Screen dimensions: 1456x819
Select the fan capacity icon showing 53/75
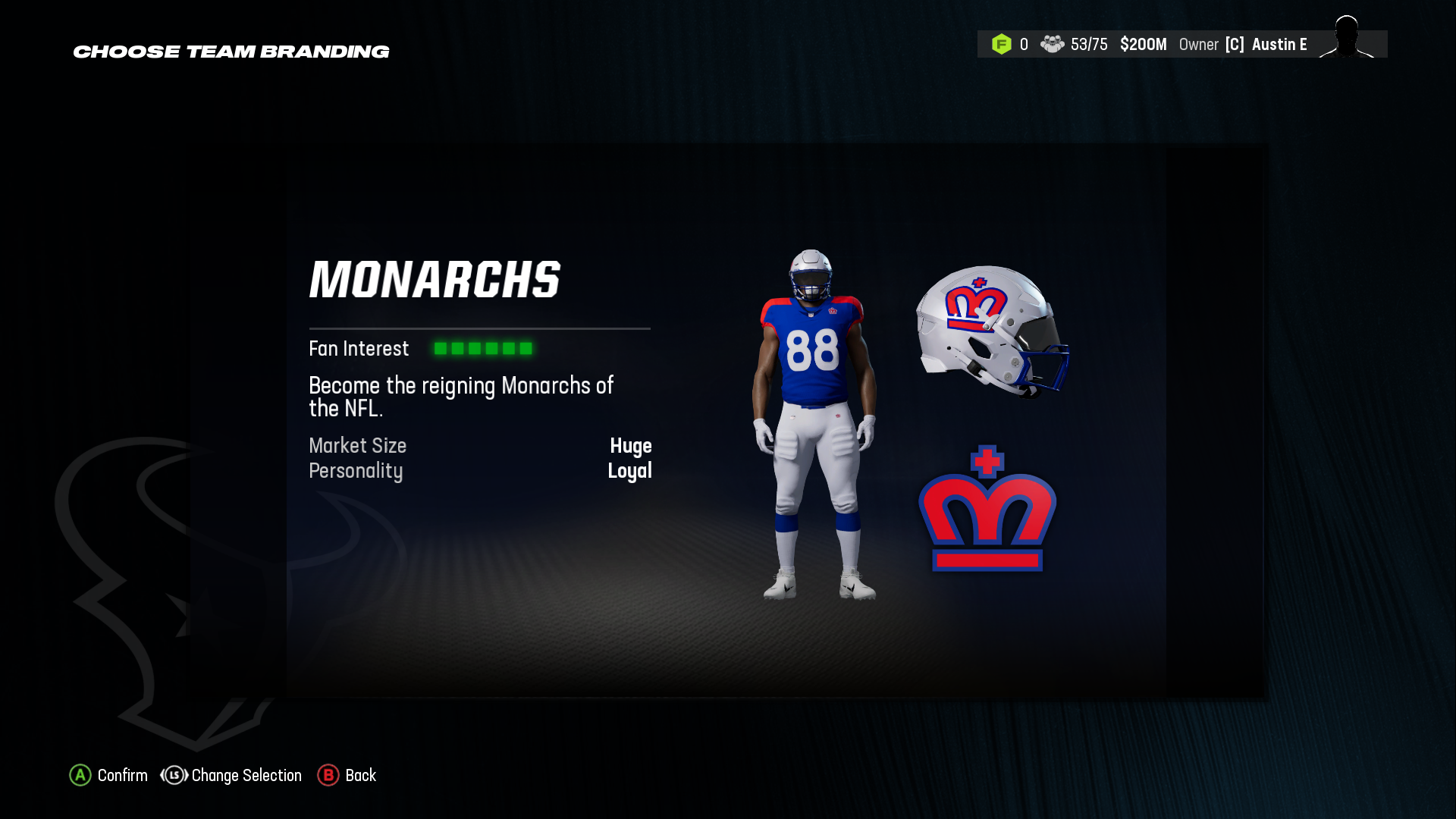coord(1051,44)
